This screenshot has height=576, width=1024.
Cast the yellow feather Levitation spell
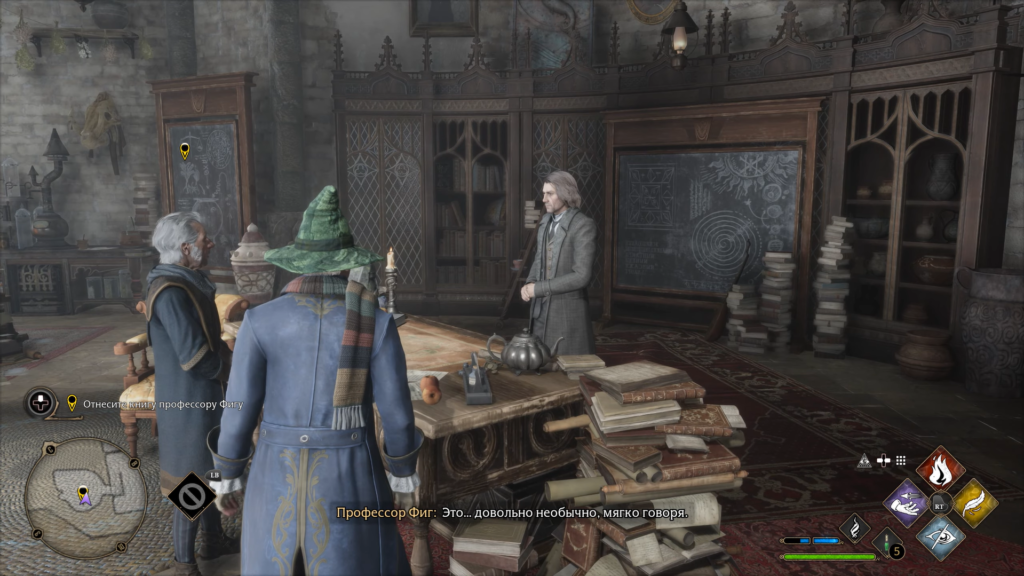click(x=973, y=501)
